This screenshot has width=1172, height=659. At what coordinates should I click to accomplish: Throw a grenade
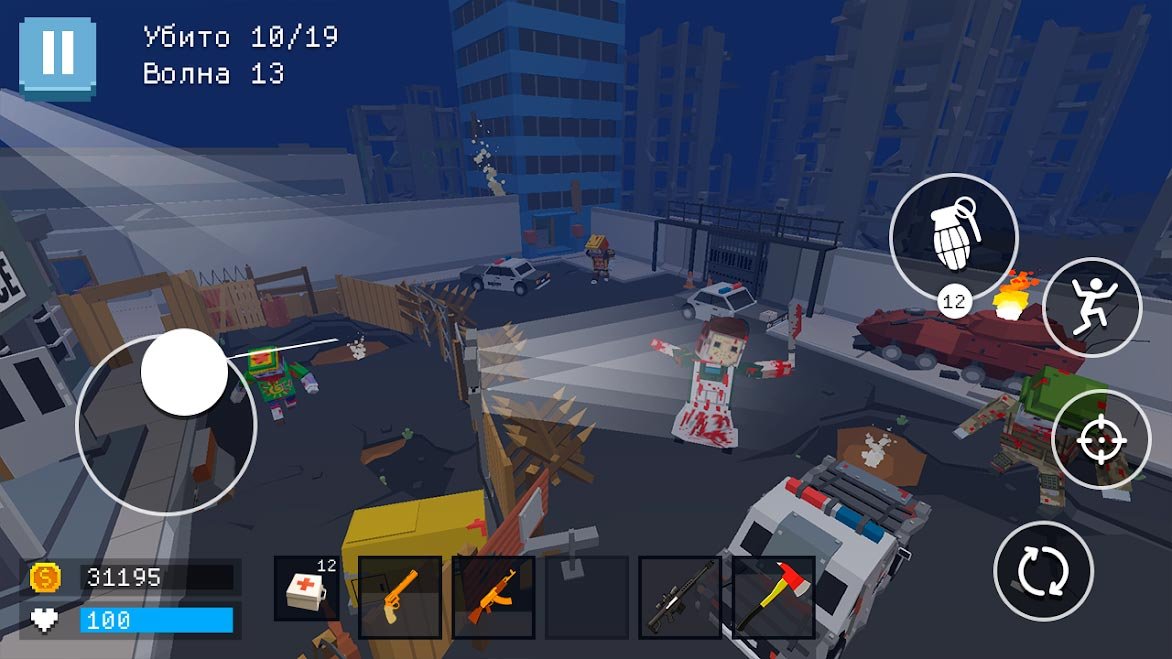[x=953, y=237]
